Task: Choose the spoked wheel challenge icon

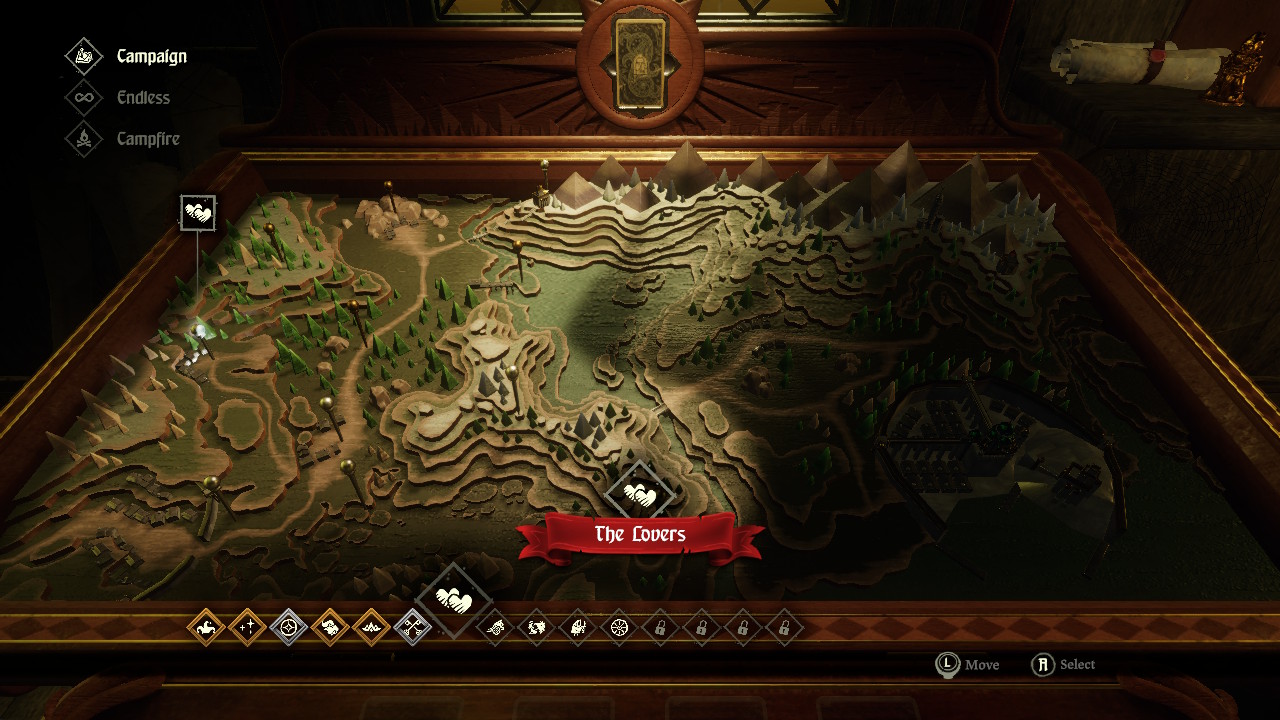Action: 618,628
